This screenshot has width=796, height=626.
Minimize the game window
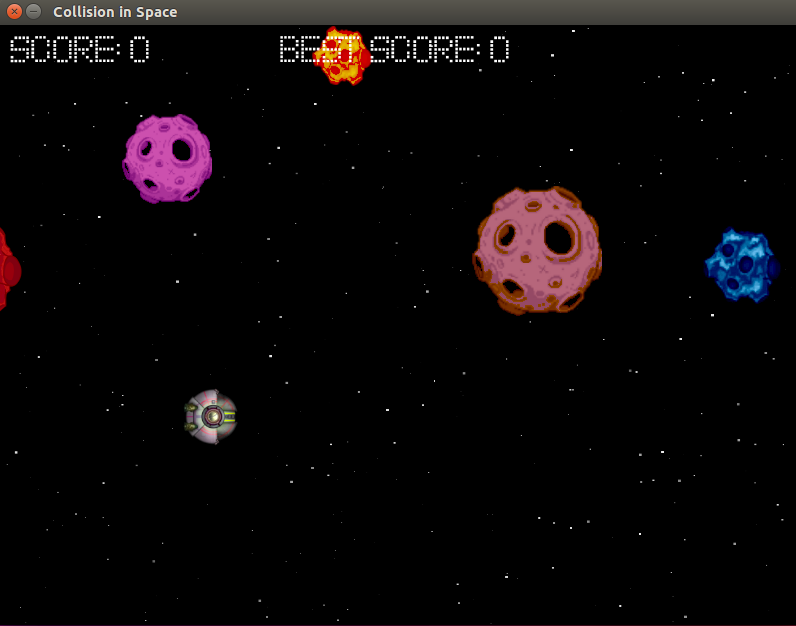[34, 12]
